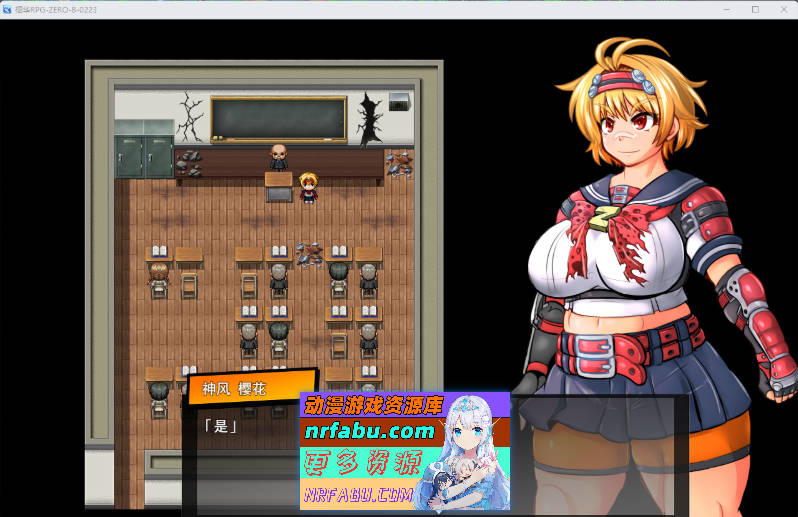Maximize the game window
798x517 pixels.
click(754, 9)
